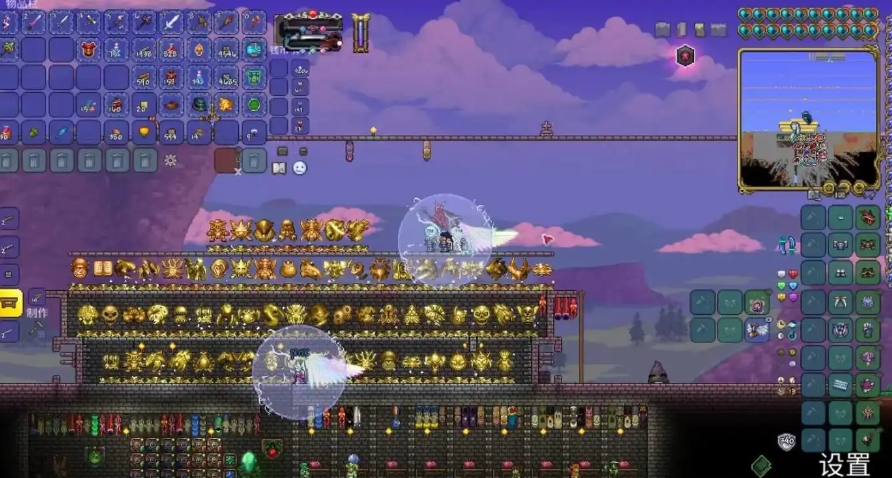The width and height of the screenshot is (892, 478).
Task: Click the green hexagon item slot
Action: click(253, 104)
